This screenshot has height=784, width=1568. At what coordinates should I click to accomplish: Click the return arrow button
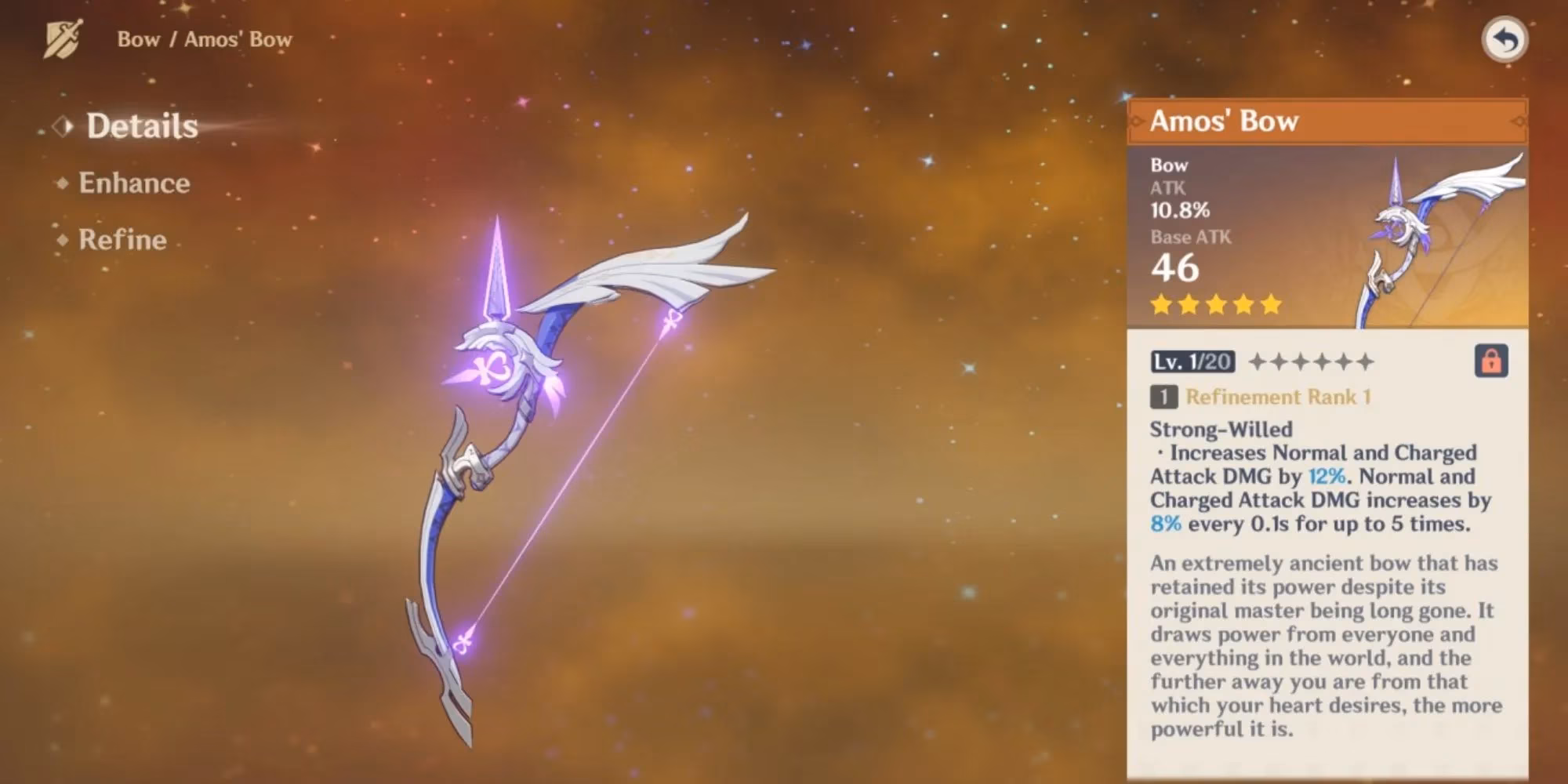(1504, 39)
